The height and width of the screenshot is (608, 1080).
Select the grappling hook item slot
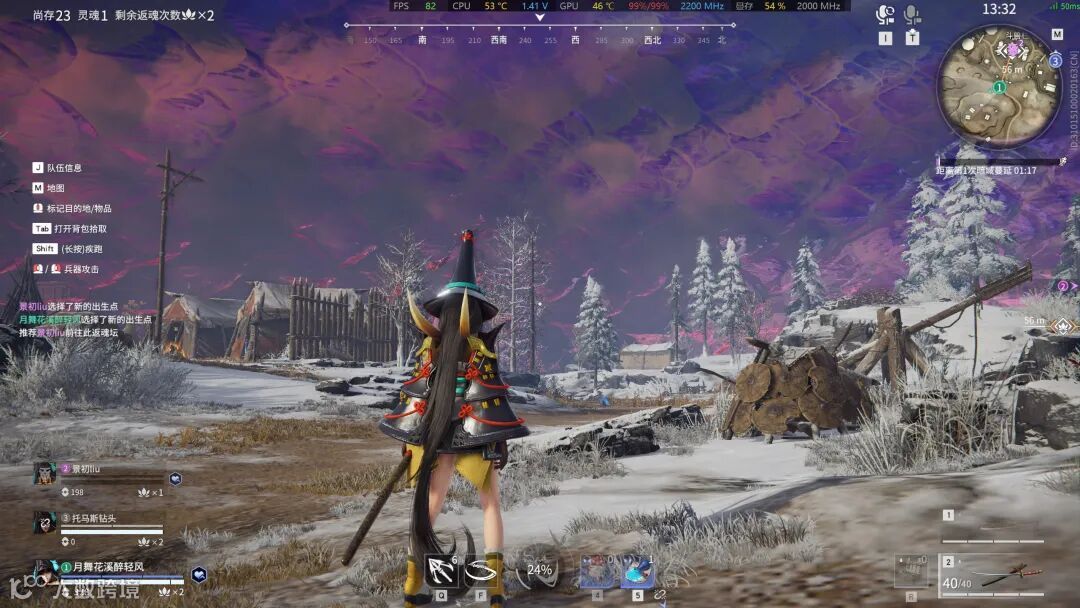pos(441,571)
